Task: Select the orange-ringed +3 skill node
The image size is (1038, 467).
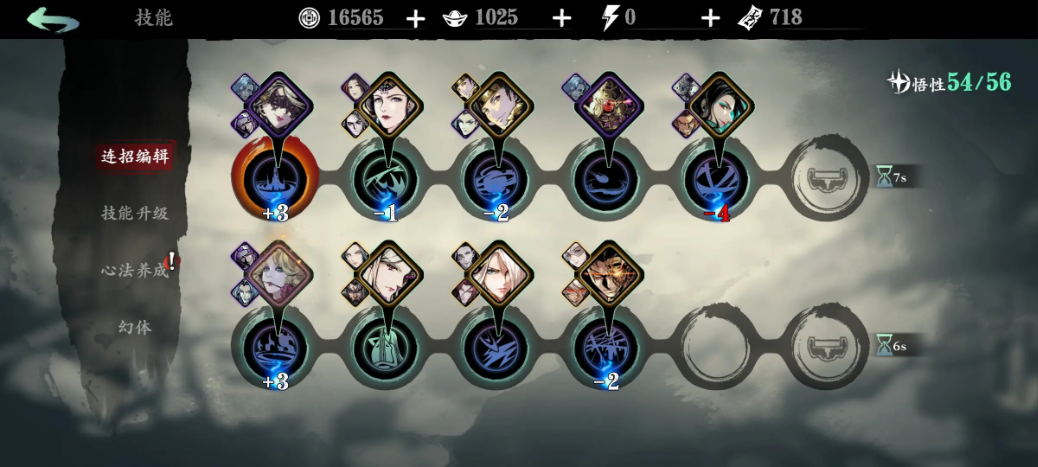Action: tap(275, 180)
